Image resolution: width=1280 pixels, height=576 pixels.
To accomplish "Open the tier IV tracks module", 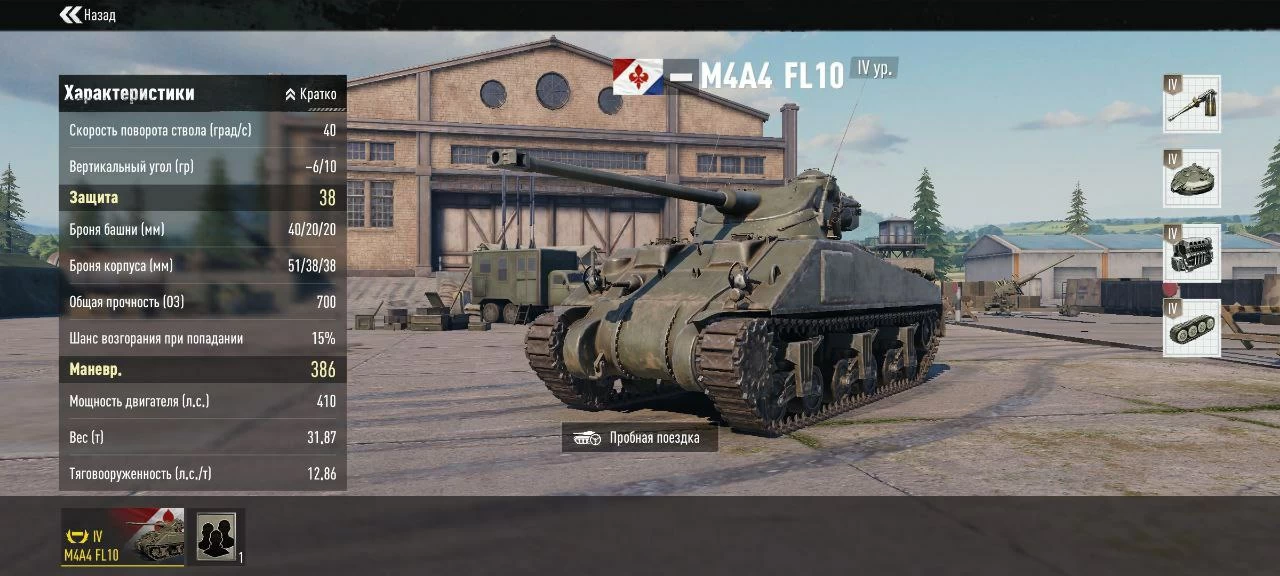I will click(x=1191, y=328).
